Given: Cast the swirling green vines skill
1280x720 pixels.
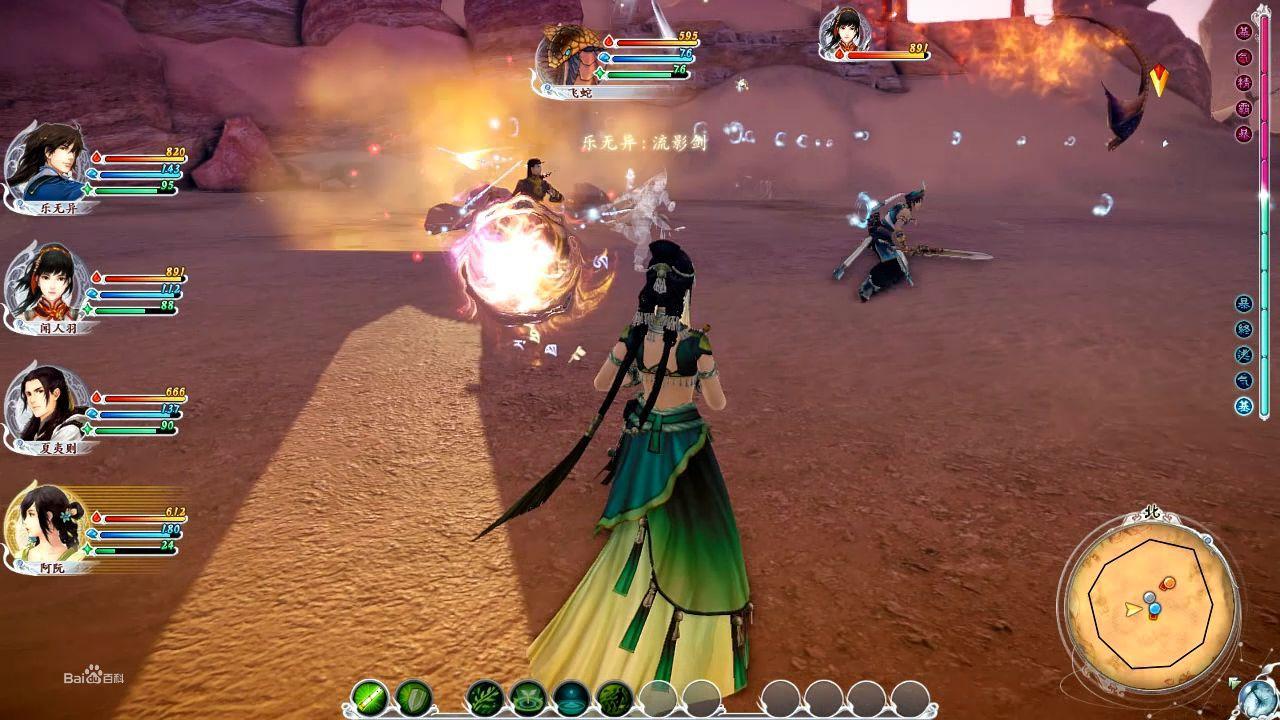Looking at the screenshot, I should 614,697.
